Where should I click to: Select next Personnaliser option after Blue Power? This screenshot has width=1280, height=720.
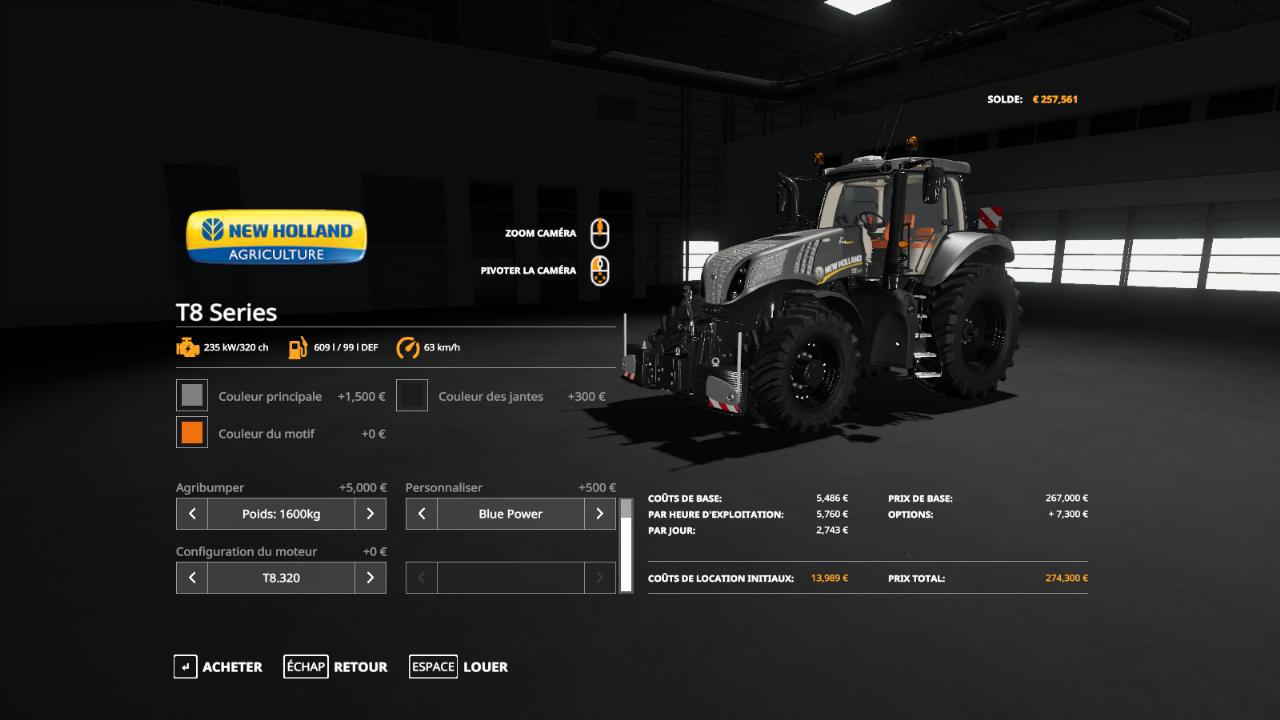tap(599, 514)
